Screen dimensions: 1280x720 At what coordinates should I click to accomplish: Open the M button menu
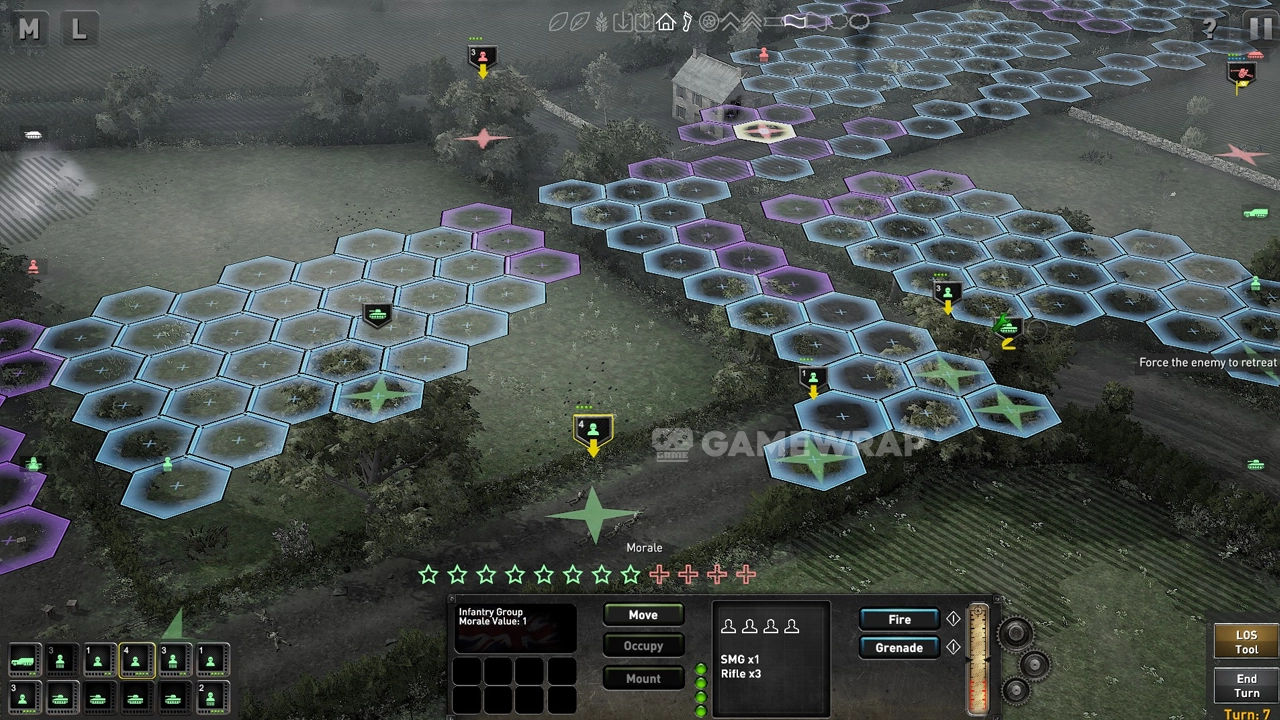[x=29, y=29]
